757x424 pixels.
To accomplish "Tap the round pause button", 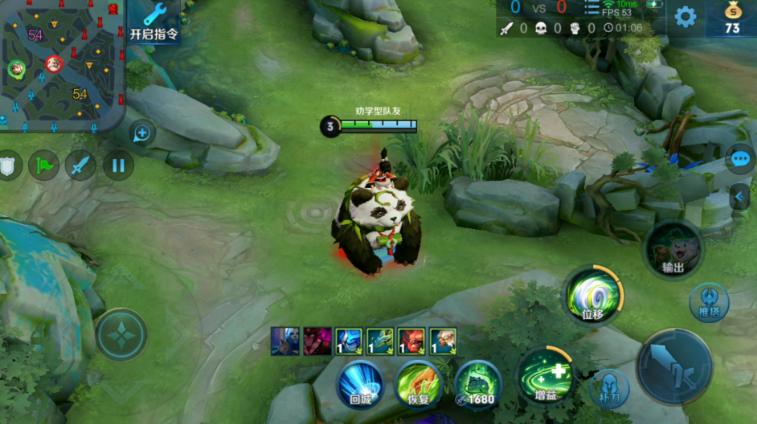I will point(118,165).
